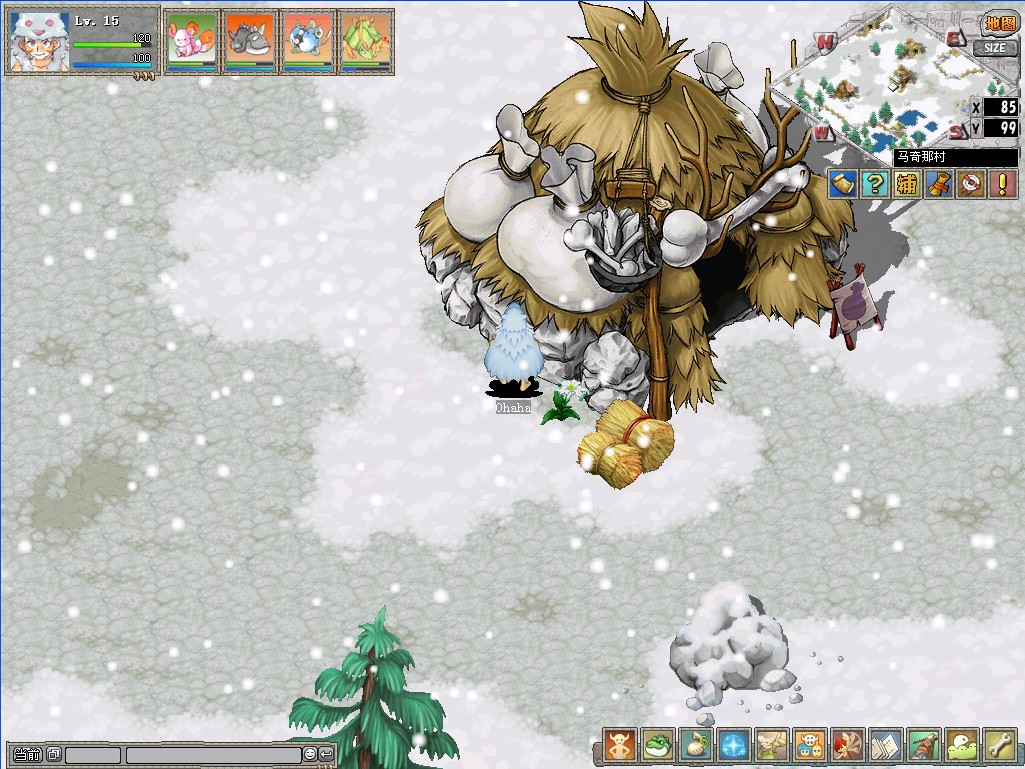
Task: Toggle the minimap SIZE button
Action: point(994,47)
